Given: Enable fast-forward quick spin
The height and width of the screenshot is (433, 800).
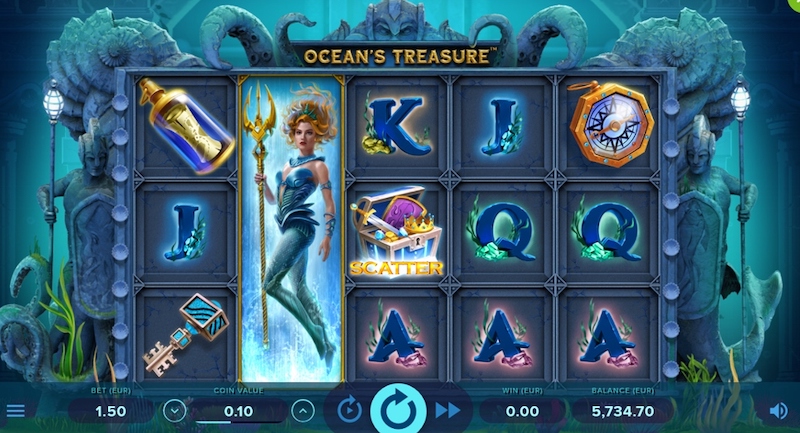Looking at the screenshot, I should point(448,410).
